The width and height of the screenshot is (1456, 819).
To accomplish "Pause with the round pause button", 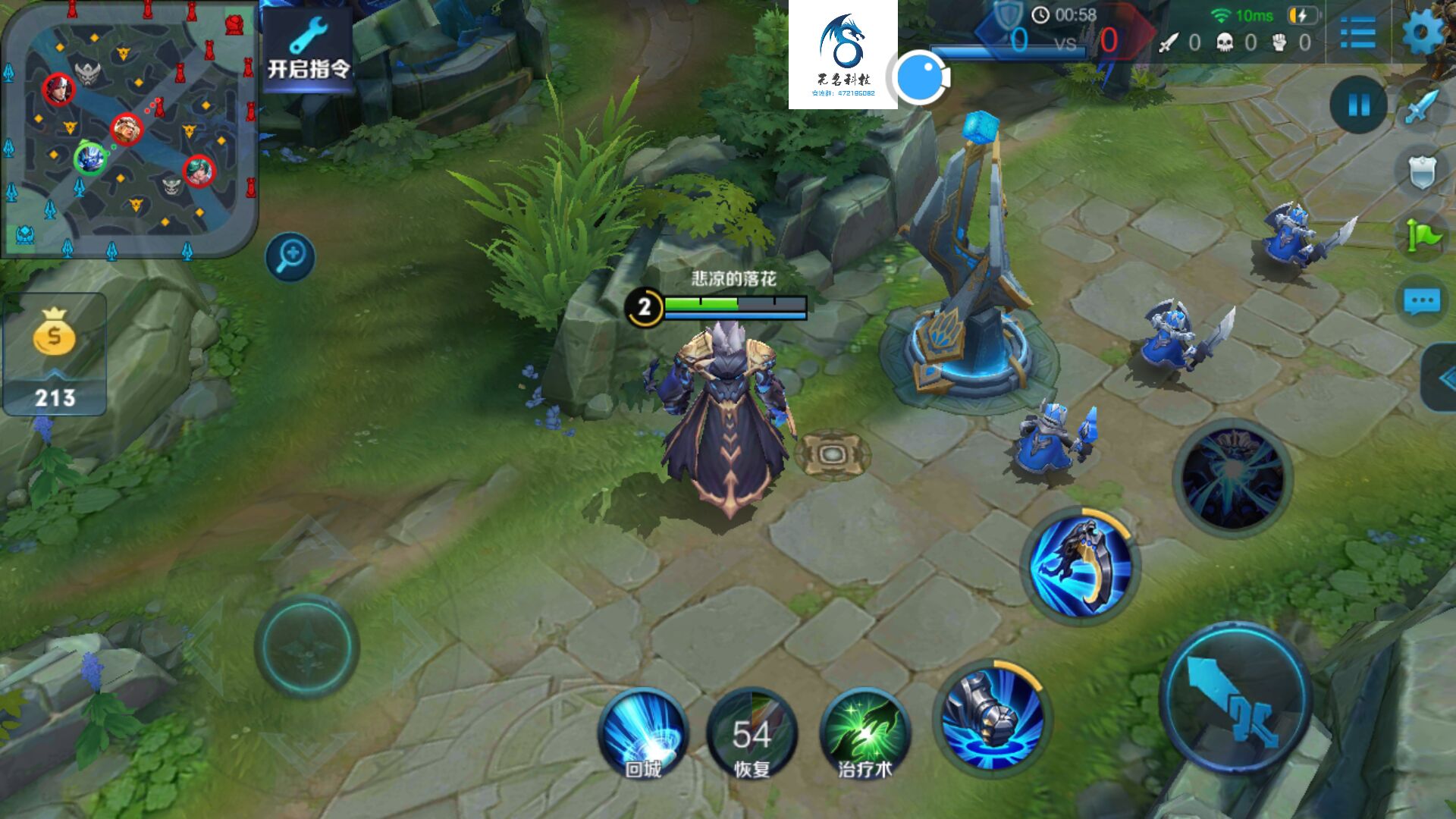I will [1358, 105].
